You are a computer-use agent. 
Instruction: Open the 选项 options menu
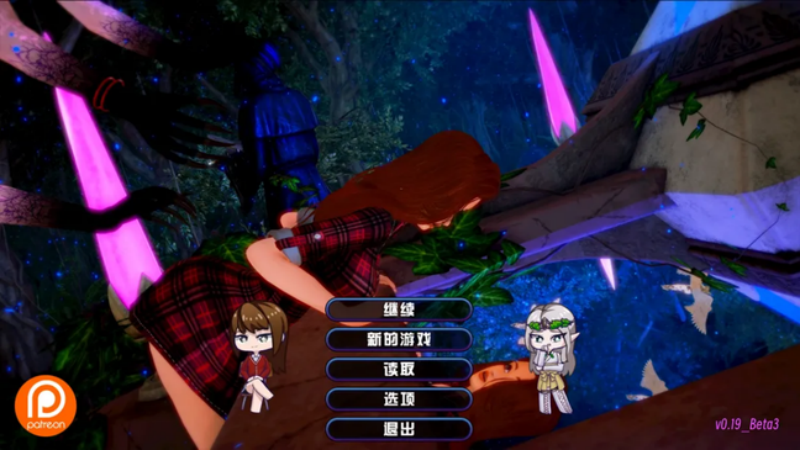399,399
